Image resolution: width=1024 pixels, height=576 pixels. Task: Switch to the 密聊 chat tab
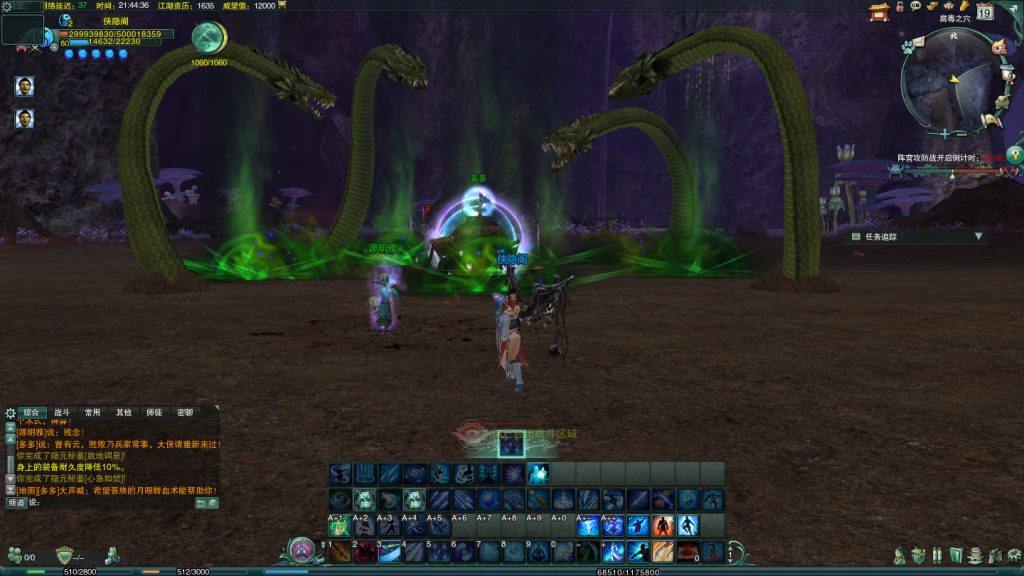point(185,412)
